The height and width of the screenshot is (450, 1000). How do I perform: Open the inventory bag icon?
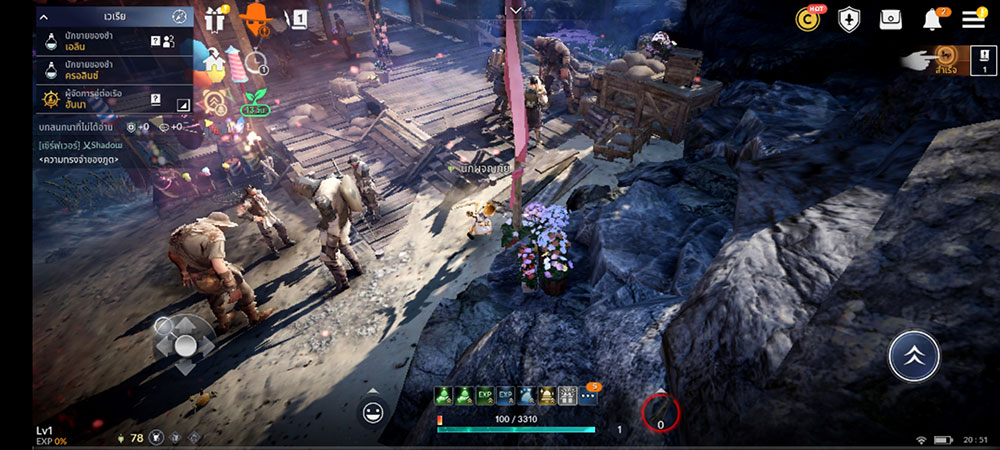point(890,18)
